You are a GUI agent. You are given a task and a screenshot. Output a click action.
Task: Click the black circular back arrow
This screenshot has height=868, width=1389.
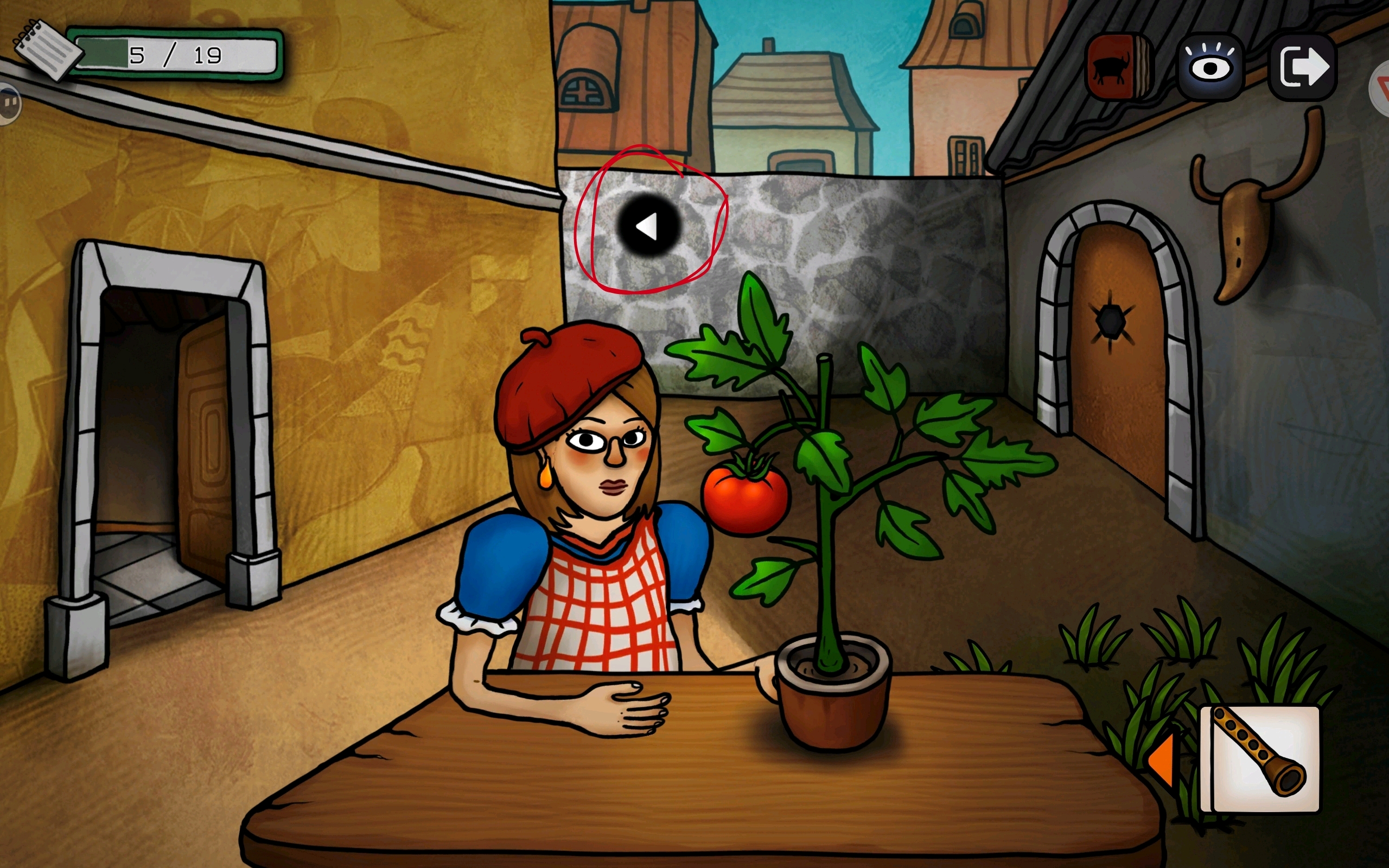[648, 226]
